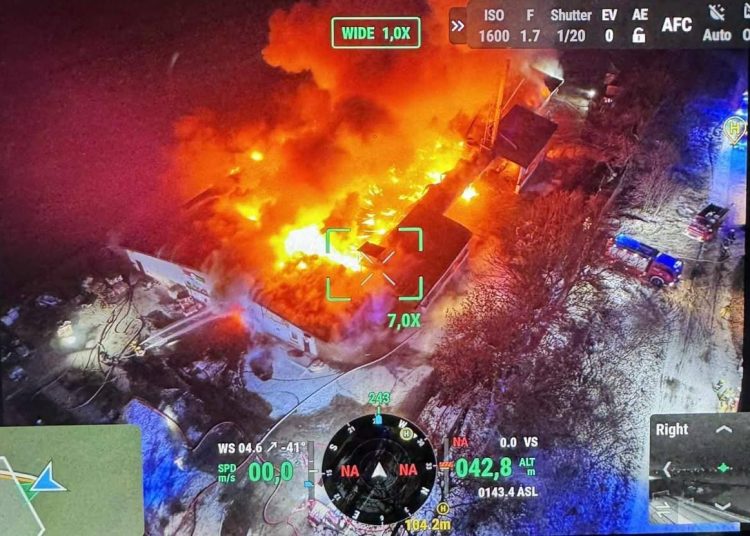This screenshot has width=750, height=536.
Task: Adjust the Shutter 1/20 setting
Action: pyautogui.click(x=570, y=26)
